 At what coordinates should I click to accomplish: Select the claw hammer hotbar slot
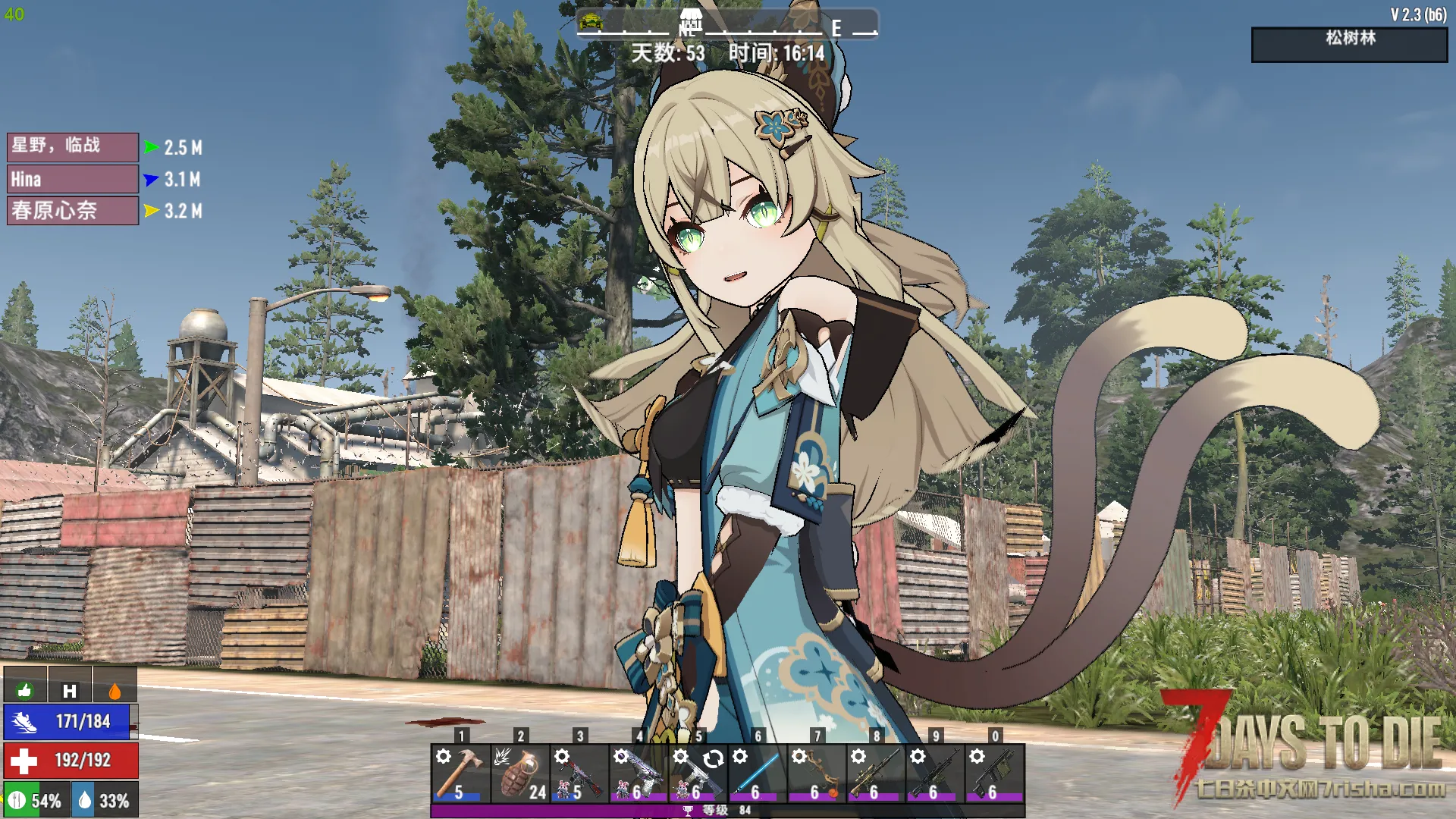coord(460,773)
